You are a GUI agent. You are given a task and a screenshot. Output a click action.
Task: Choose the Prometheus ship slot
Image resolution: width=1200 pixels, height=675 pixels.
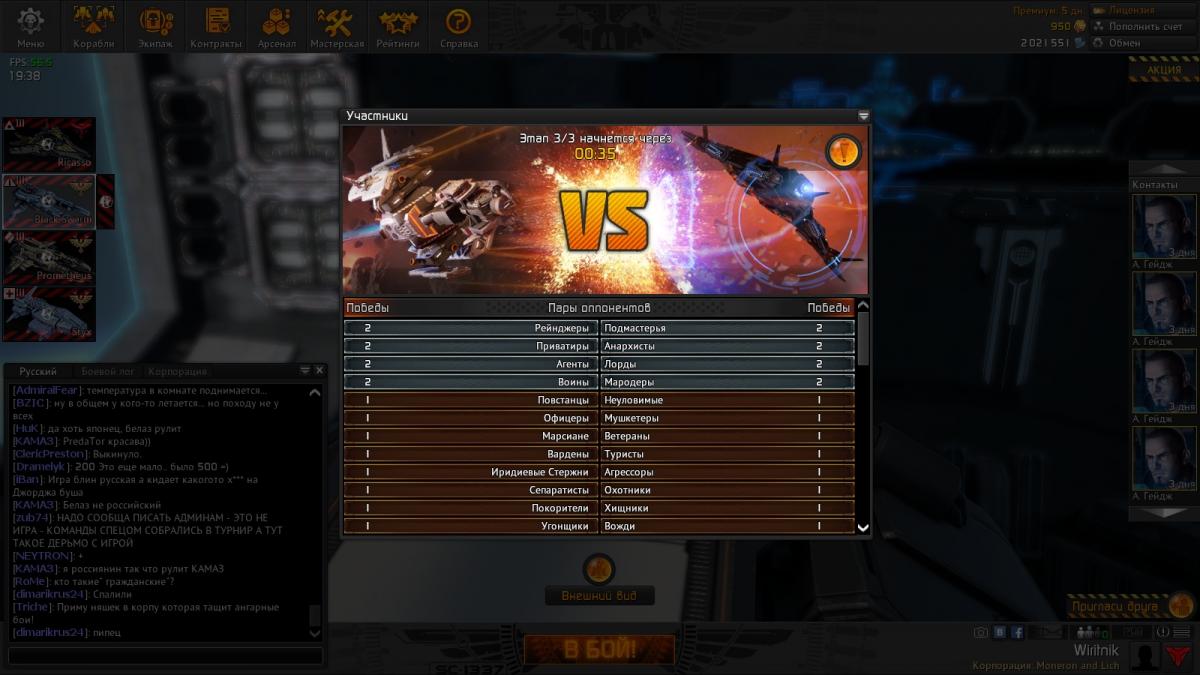pyautogui.click(x=49, y=258)
